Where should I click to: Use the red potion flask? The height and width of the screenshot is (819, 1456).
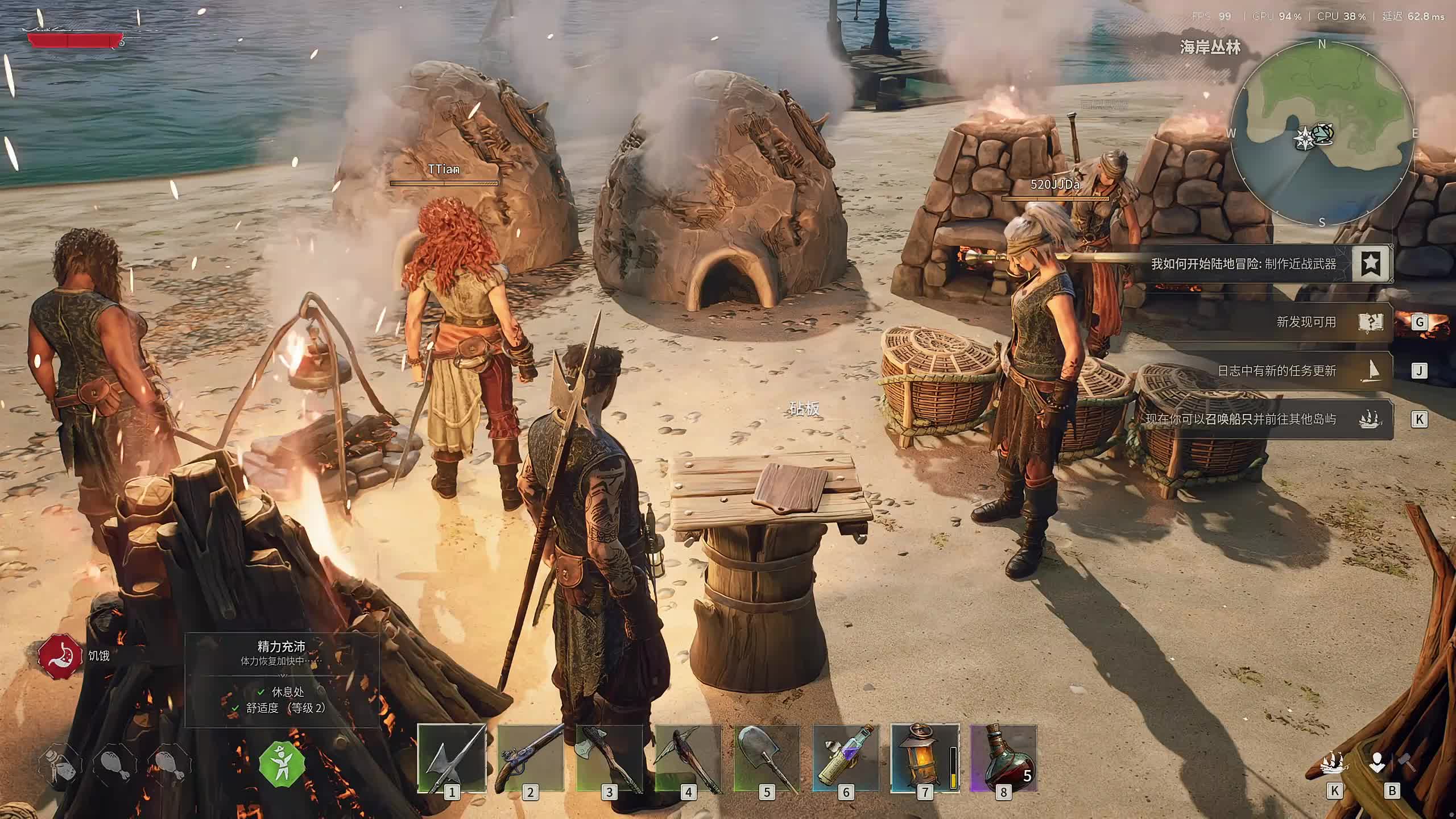tap(1003, 758)
